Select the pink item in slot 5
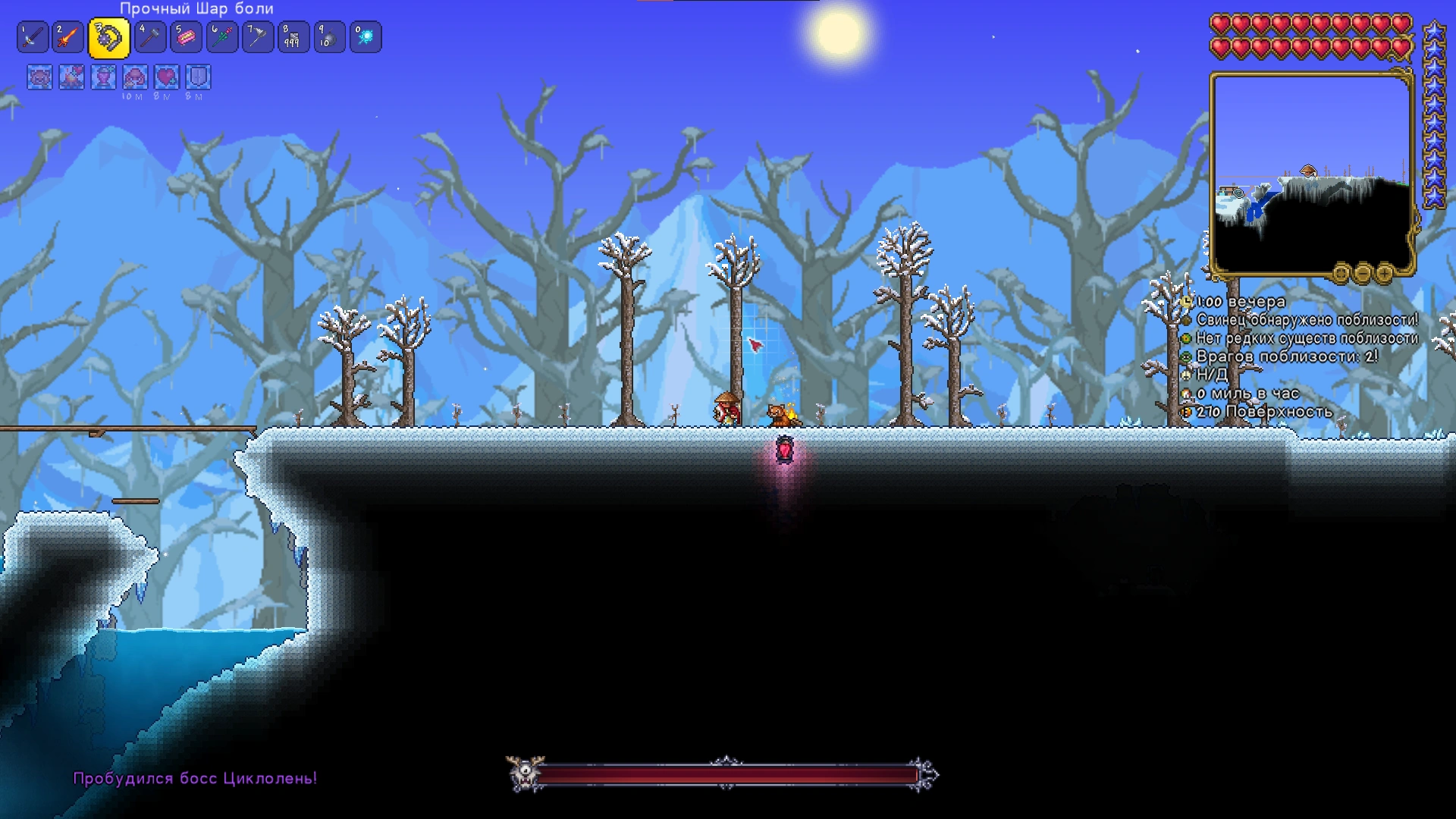1456x819 pixels. tap(186, 37)
